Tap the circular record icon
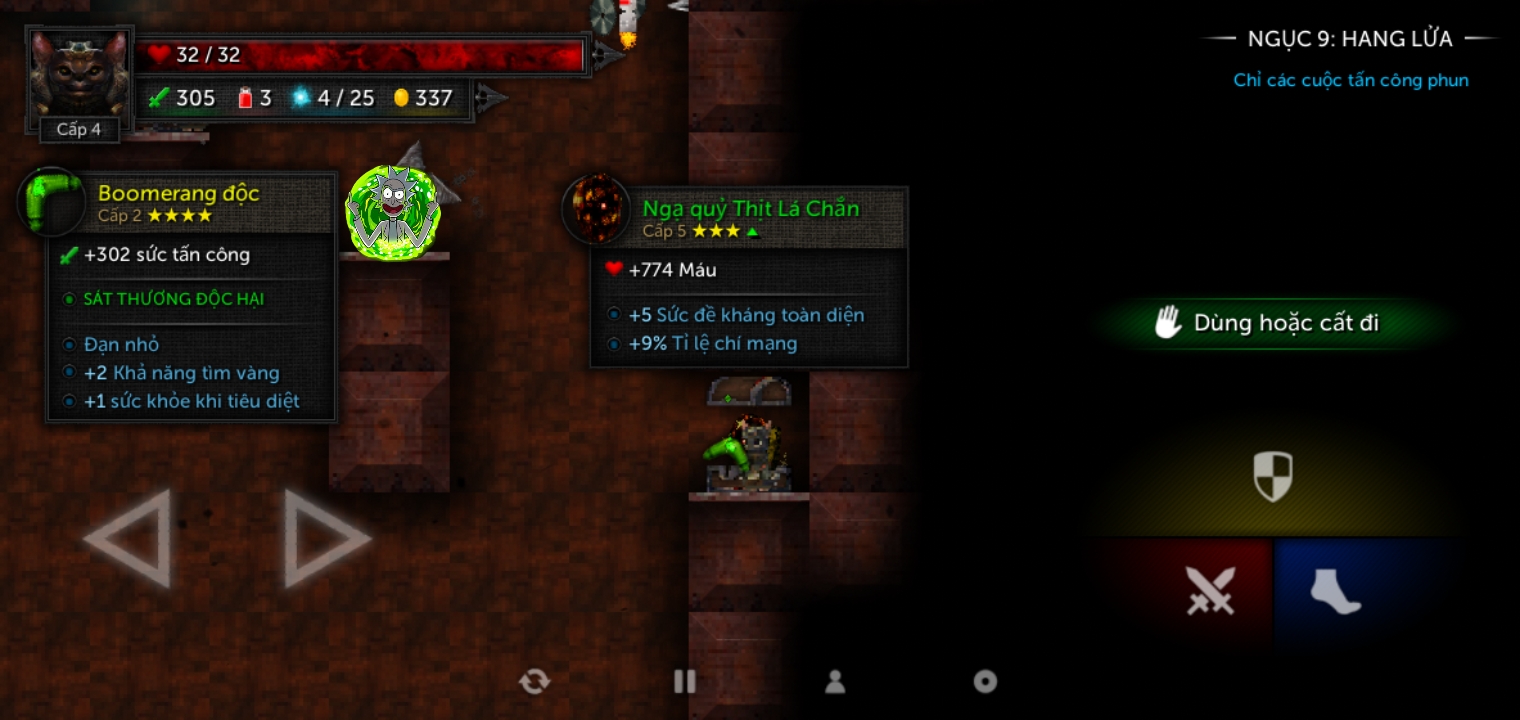Screen dimensions: 1520x720 tap(985, 682)
